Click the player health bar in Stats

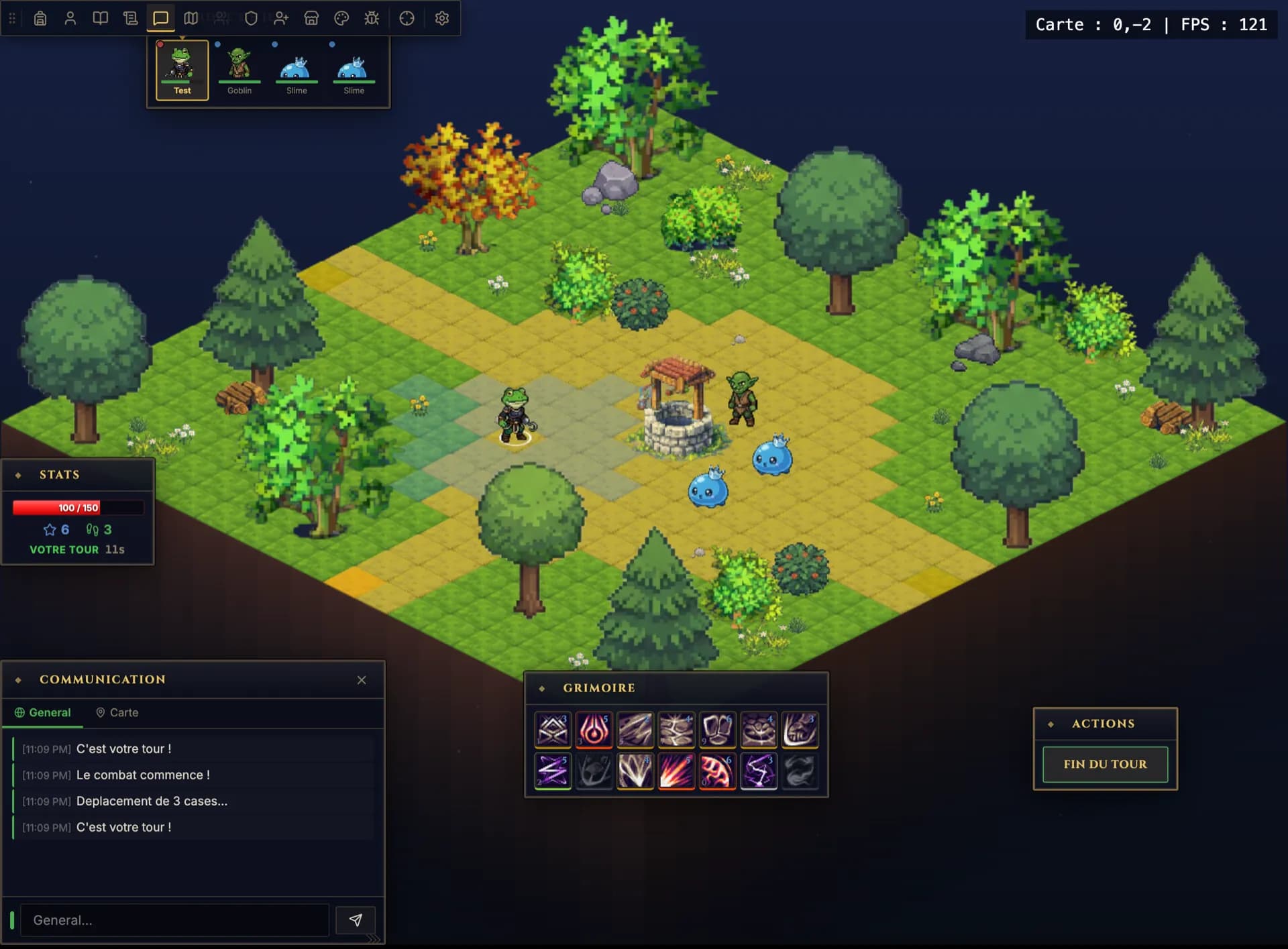tap(77, 508)
